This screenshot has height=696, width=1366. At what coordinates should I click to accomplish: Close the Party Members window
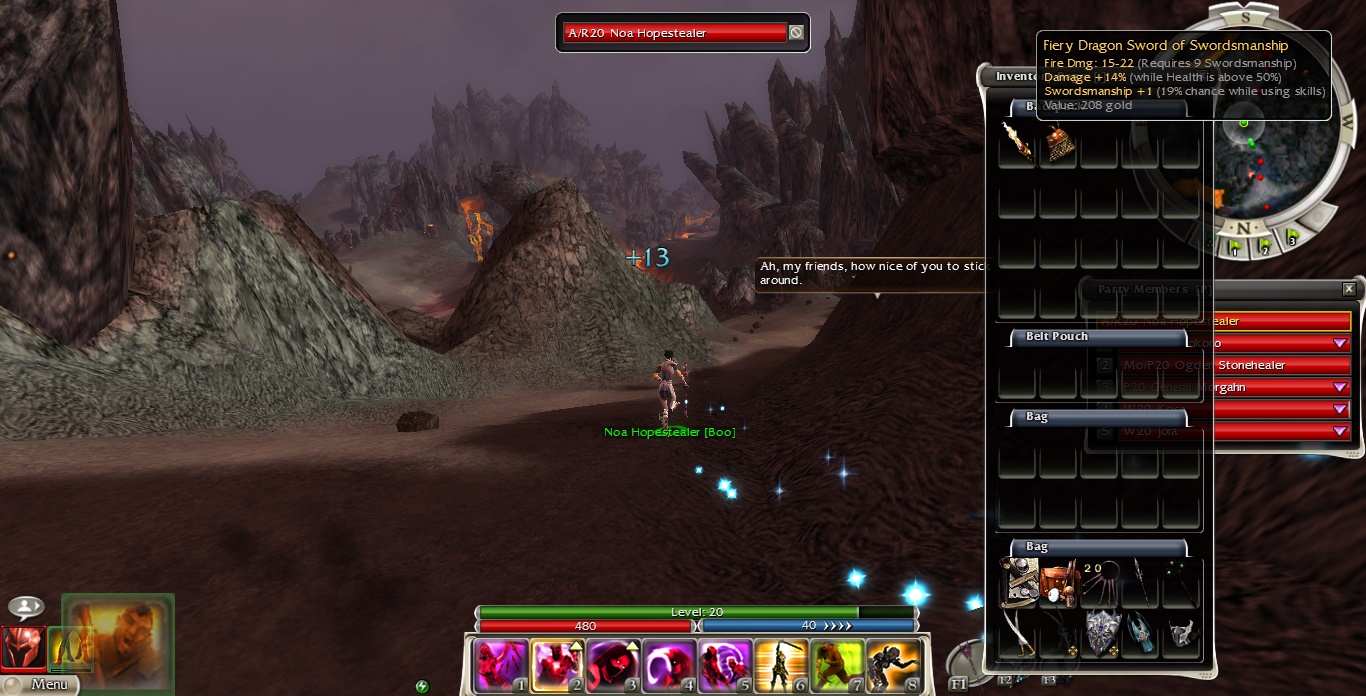pyautogui.click(x=1349, y=289)
